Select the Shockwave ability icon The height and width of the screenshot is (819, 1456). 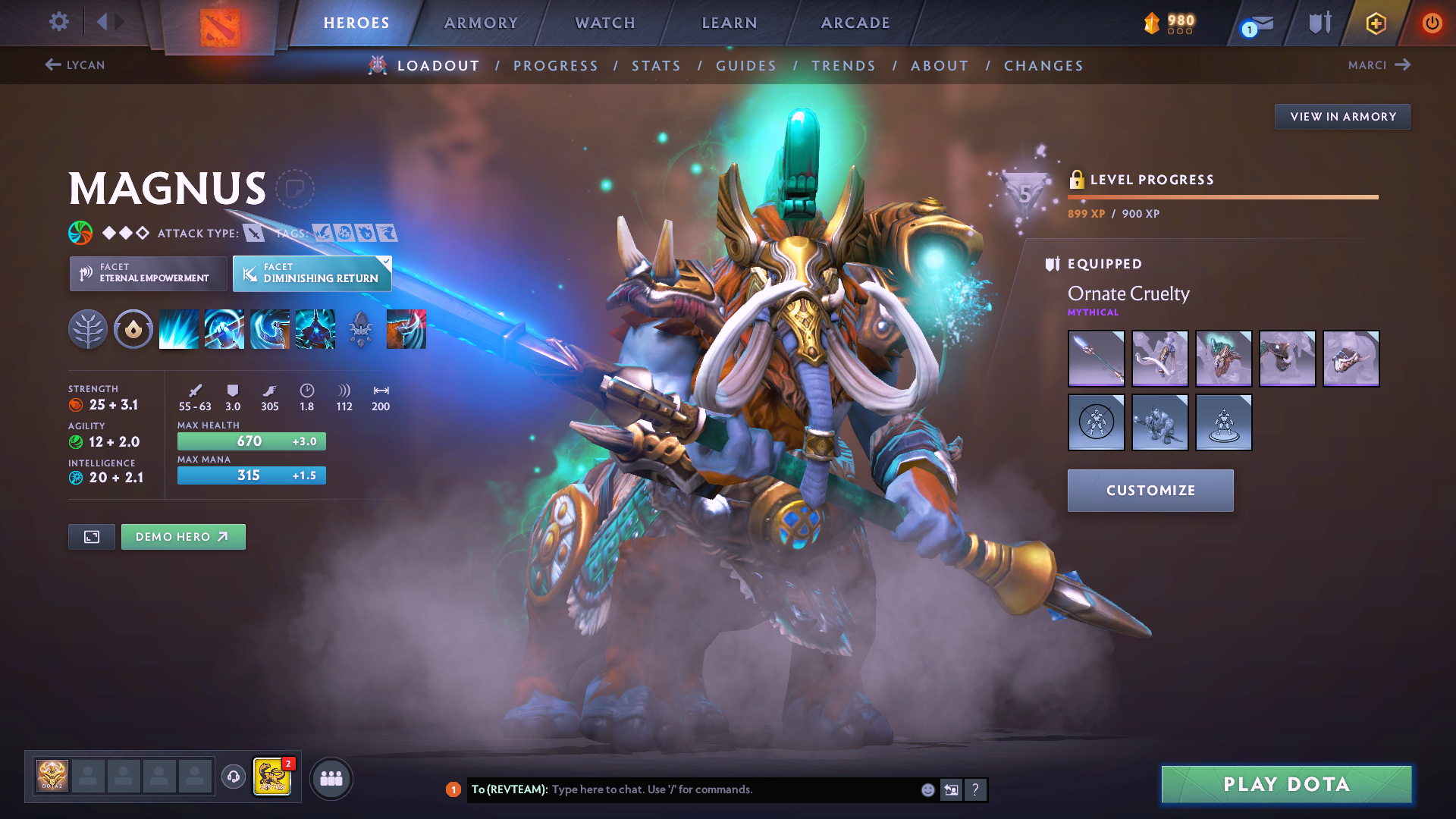(178, 328)
